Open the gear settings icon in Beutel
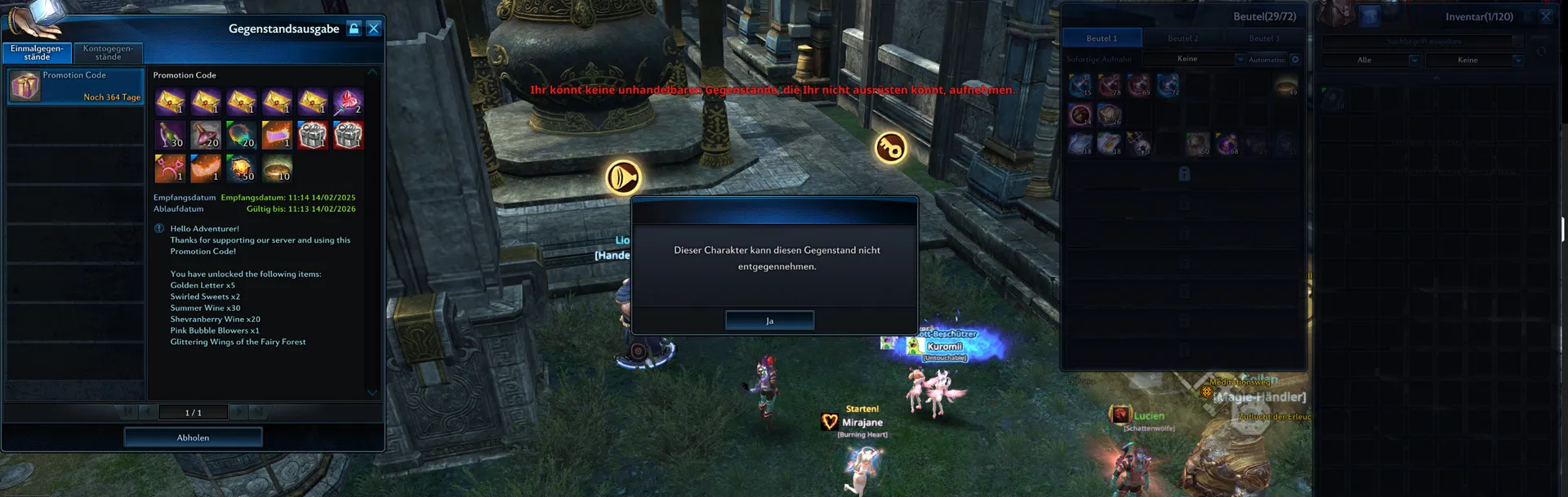Image resolution: width=1568 pixels, height=497 pixels. coord(1295,59)
